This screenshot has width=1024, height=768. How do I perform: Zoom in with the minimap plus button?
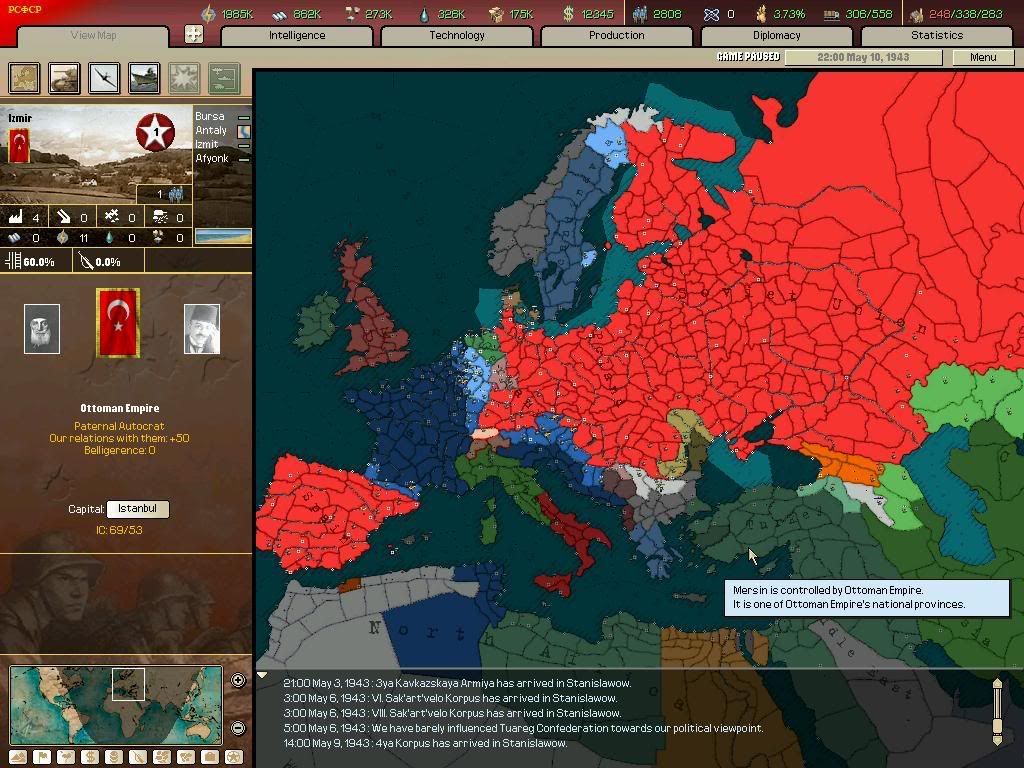tap(238, 681)
